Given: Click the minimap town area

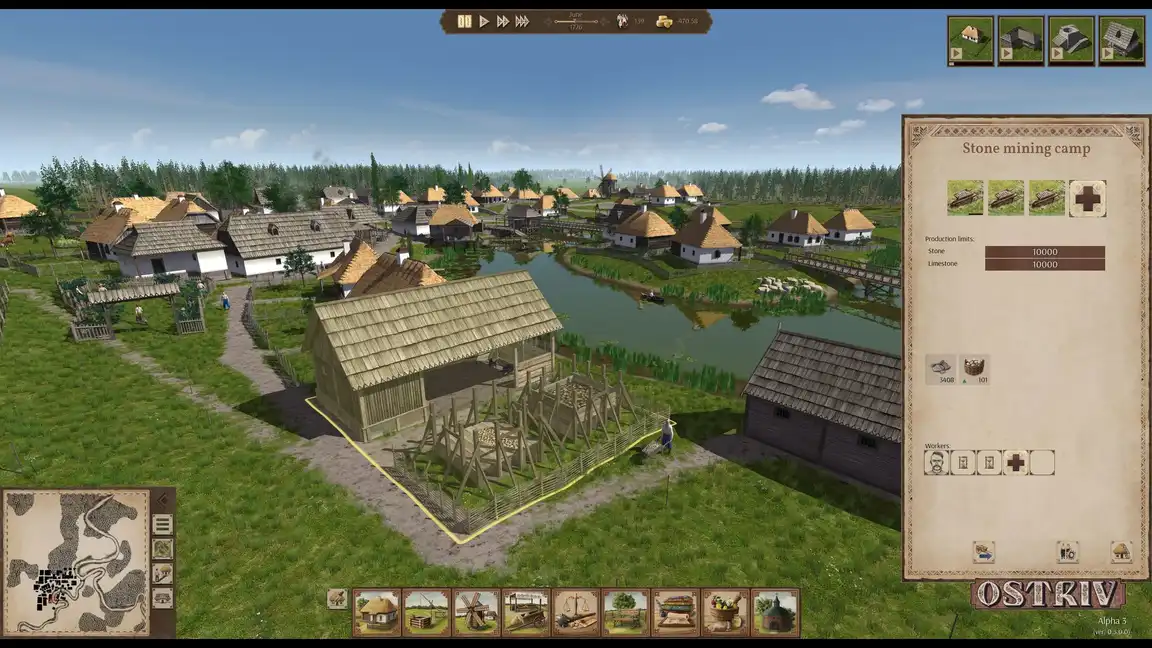Looking at the screenshot, I should click(56, 584).
